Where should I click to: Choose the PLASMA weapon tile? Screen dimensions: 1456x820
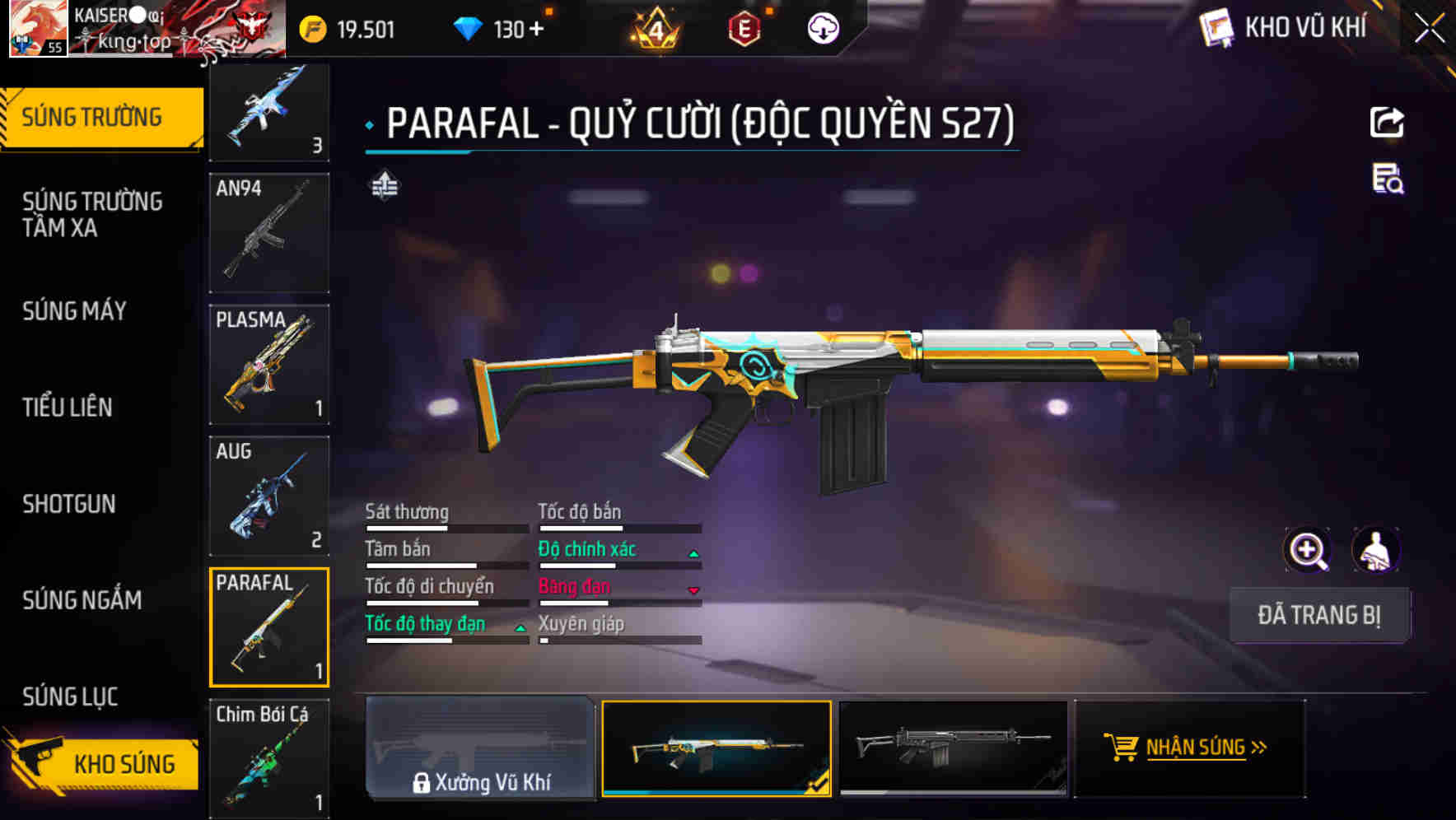coord(269,364)
